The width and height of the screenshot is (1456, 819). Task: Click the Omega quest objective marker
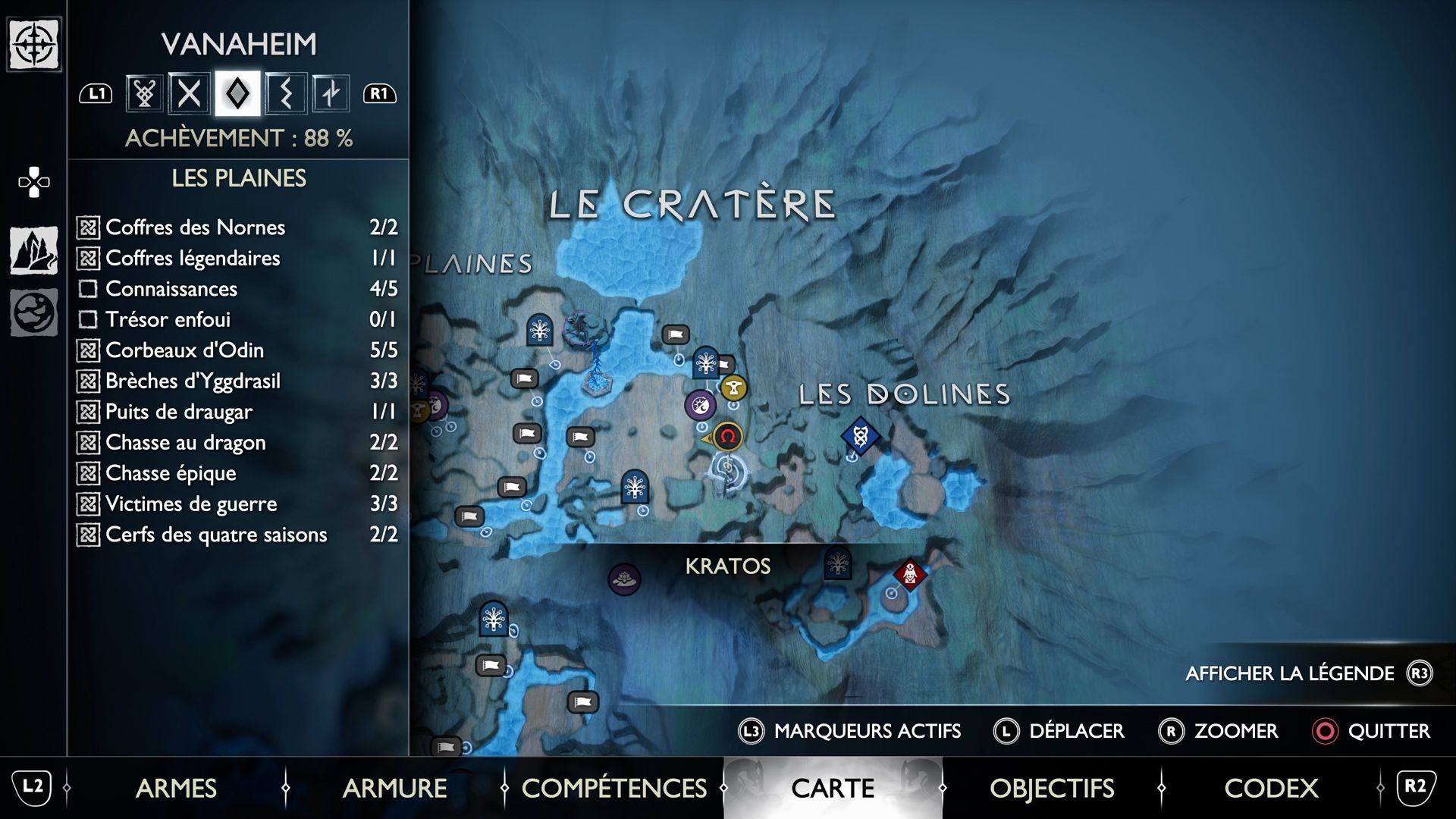727,437
